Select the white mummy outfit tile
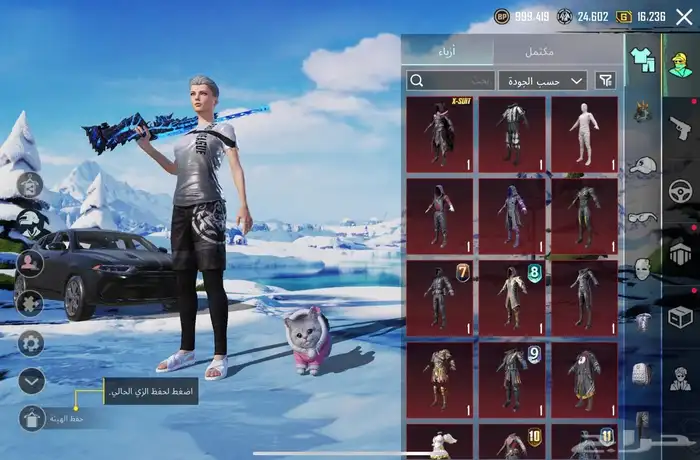 pyautogui.click(x=584, y=132)
